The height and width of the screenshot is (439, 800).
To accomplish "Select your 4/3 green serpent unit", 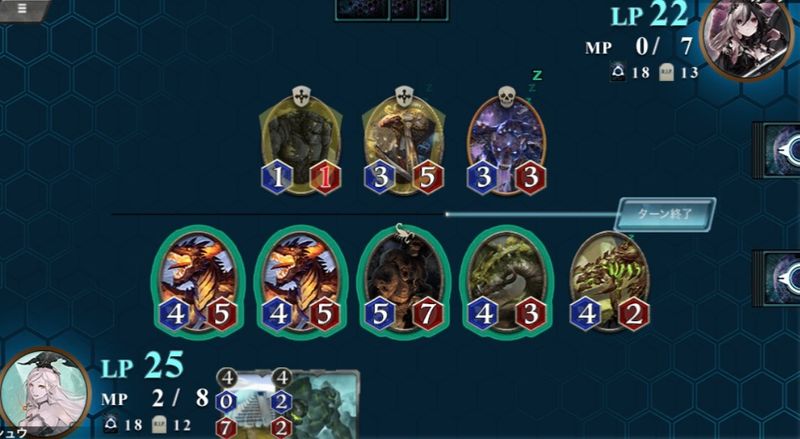I will [505, 281].
